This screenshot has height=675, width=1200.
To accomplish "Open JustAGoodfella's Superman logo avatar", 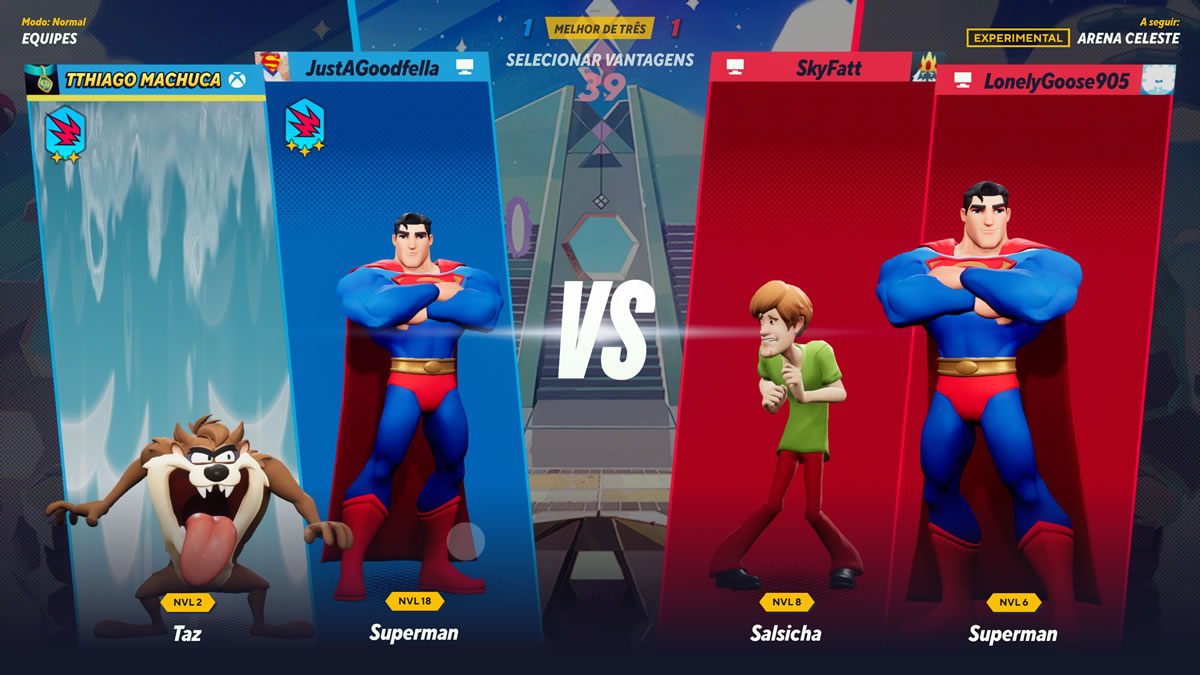I will (272, 67).
